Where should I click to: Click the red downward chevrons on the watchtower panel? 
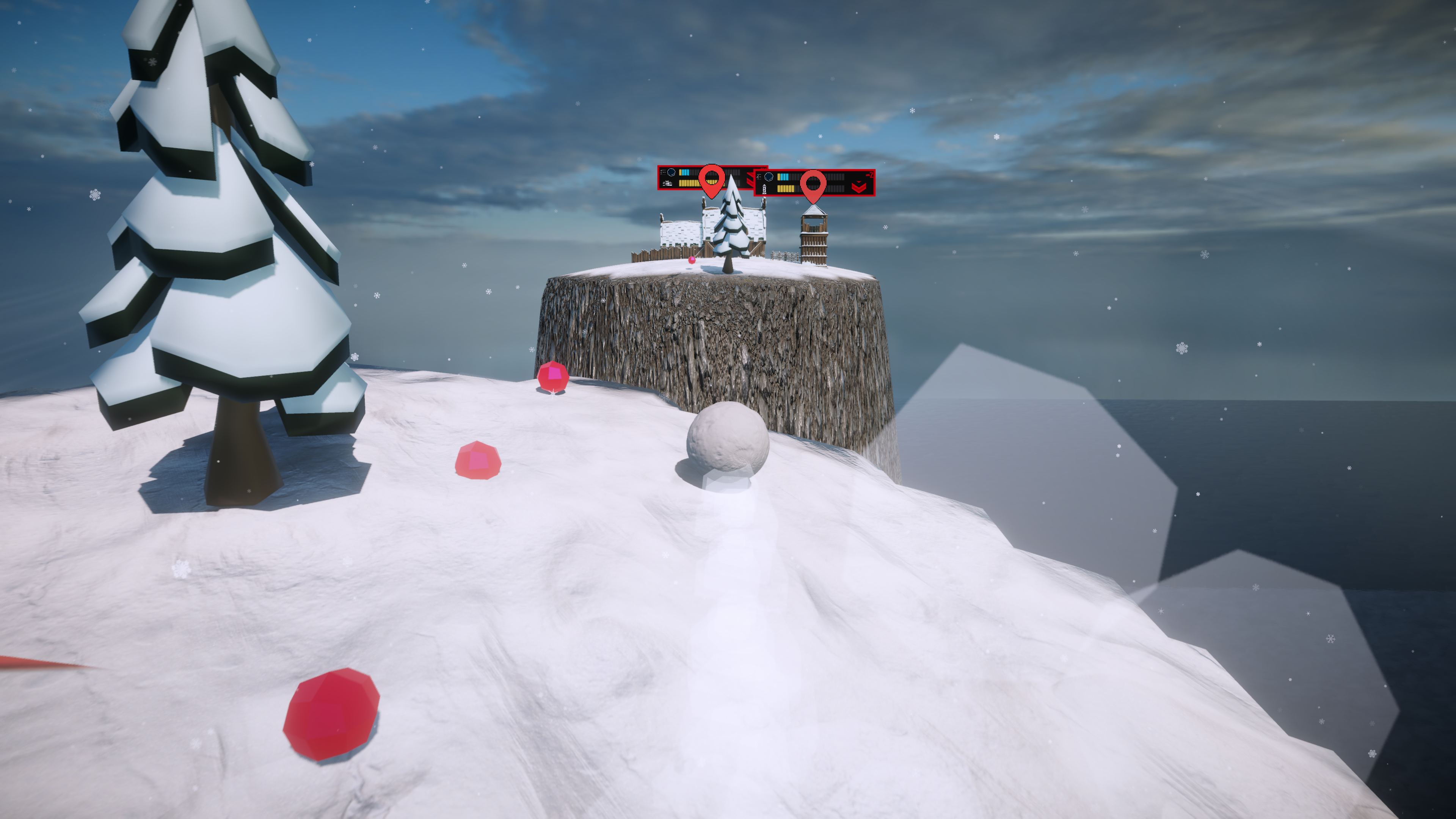tap(858, 187)
